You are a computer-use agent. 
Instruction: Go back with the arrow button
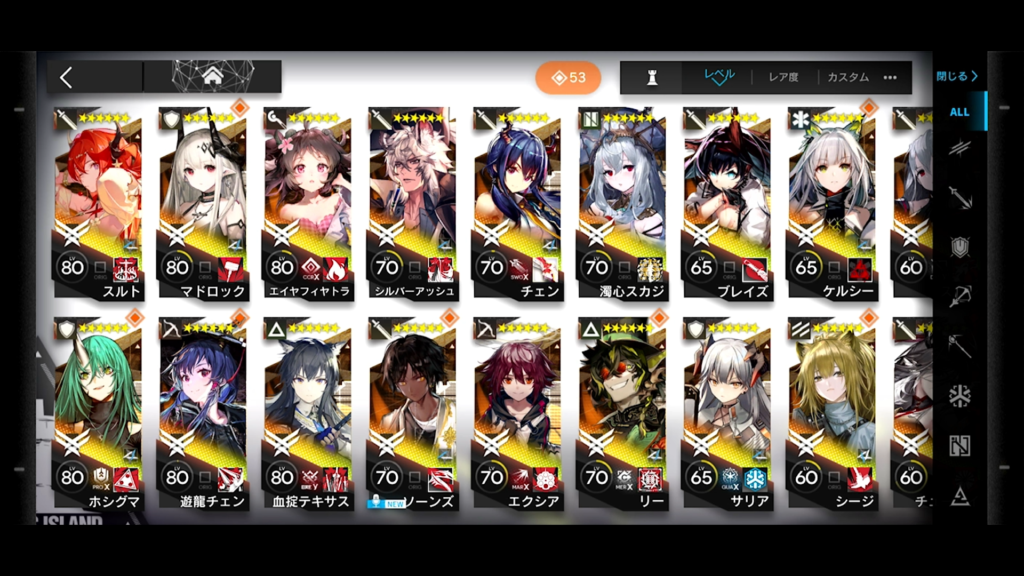pos(67,77)
